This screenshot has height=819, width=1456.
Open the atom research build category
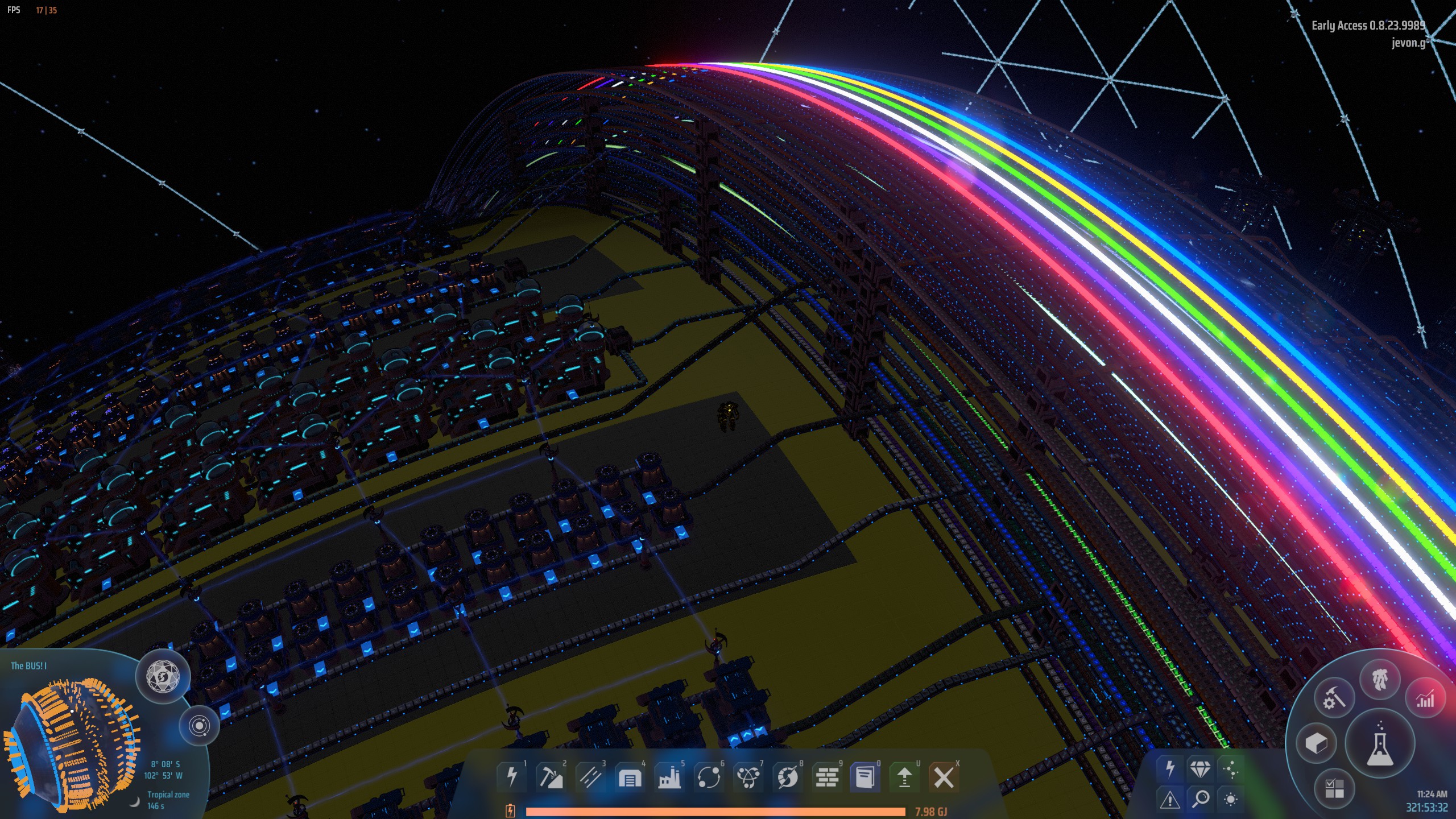747,776
